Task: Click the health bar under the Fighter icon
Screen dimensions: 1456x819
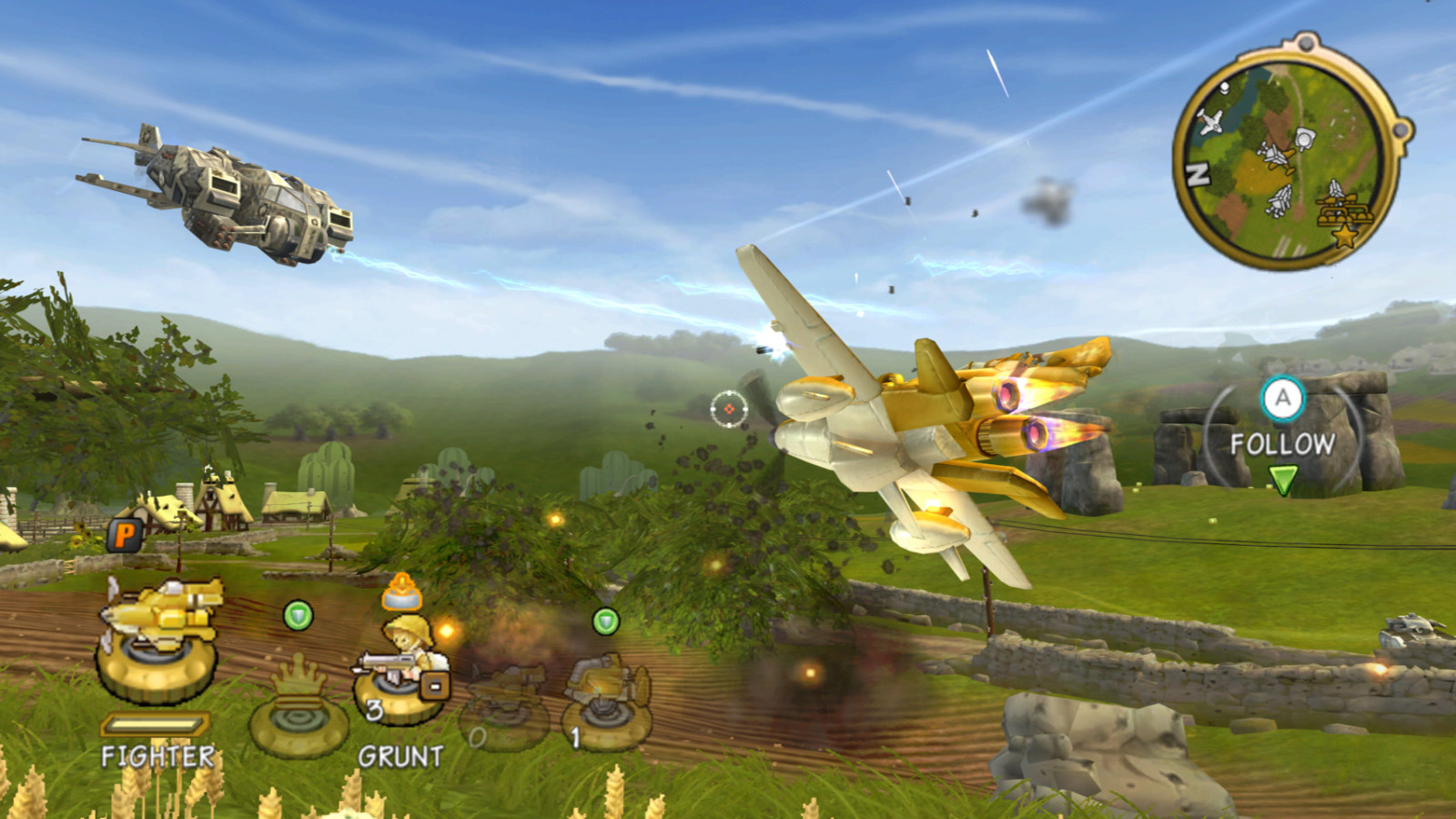Action: (155, 723)
